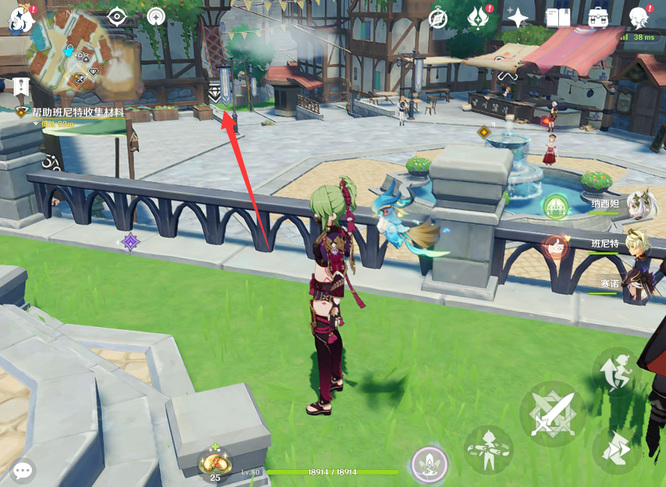Viewport: 666px width, 487px height.
Task: Open the Paimon menu
Action: coord(17,15)
